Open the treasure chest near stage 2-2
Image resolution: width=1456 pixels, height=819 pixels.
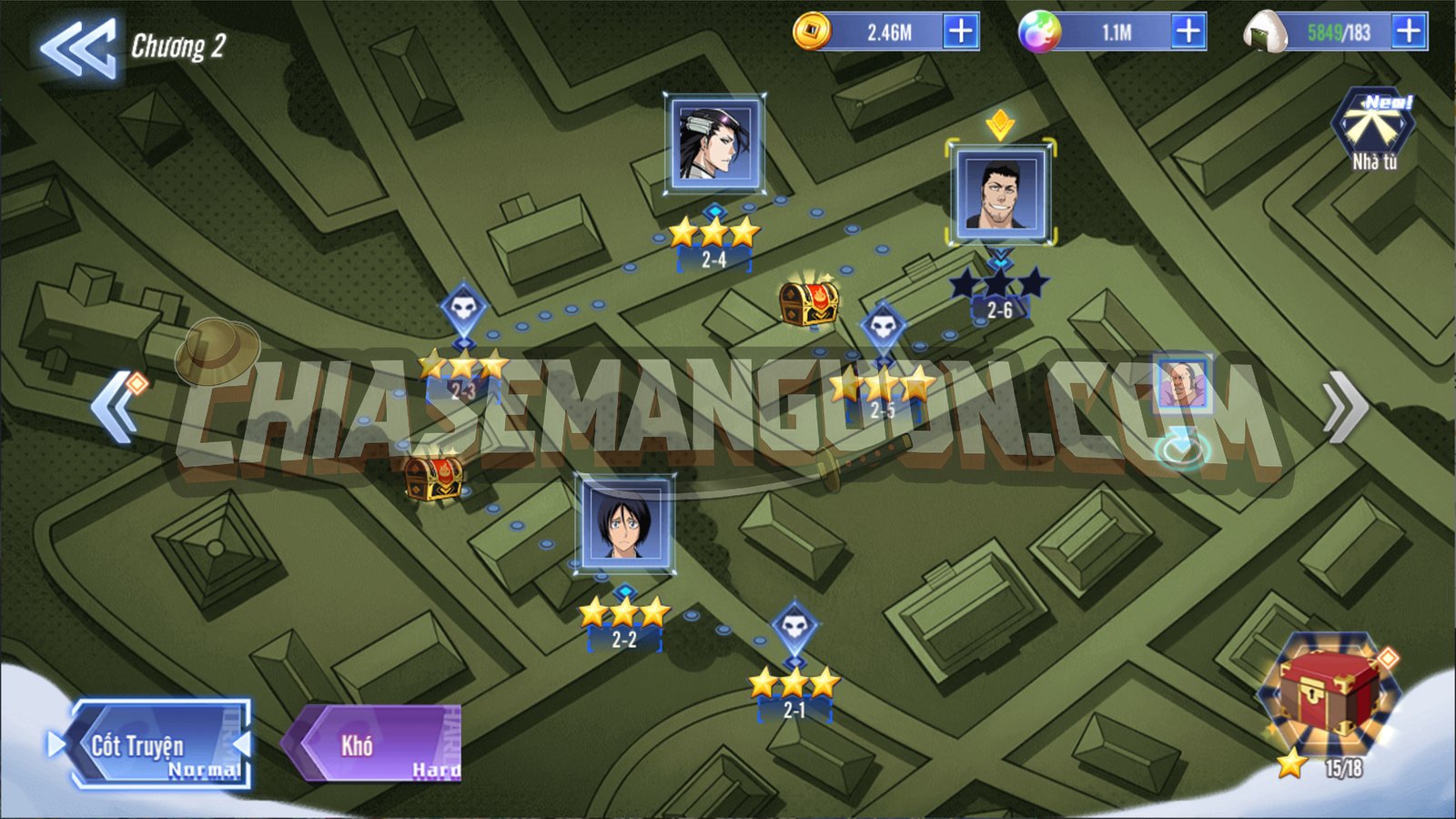click(x=434, y=477)
